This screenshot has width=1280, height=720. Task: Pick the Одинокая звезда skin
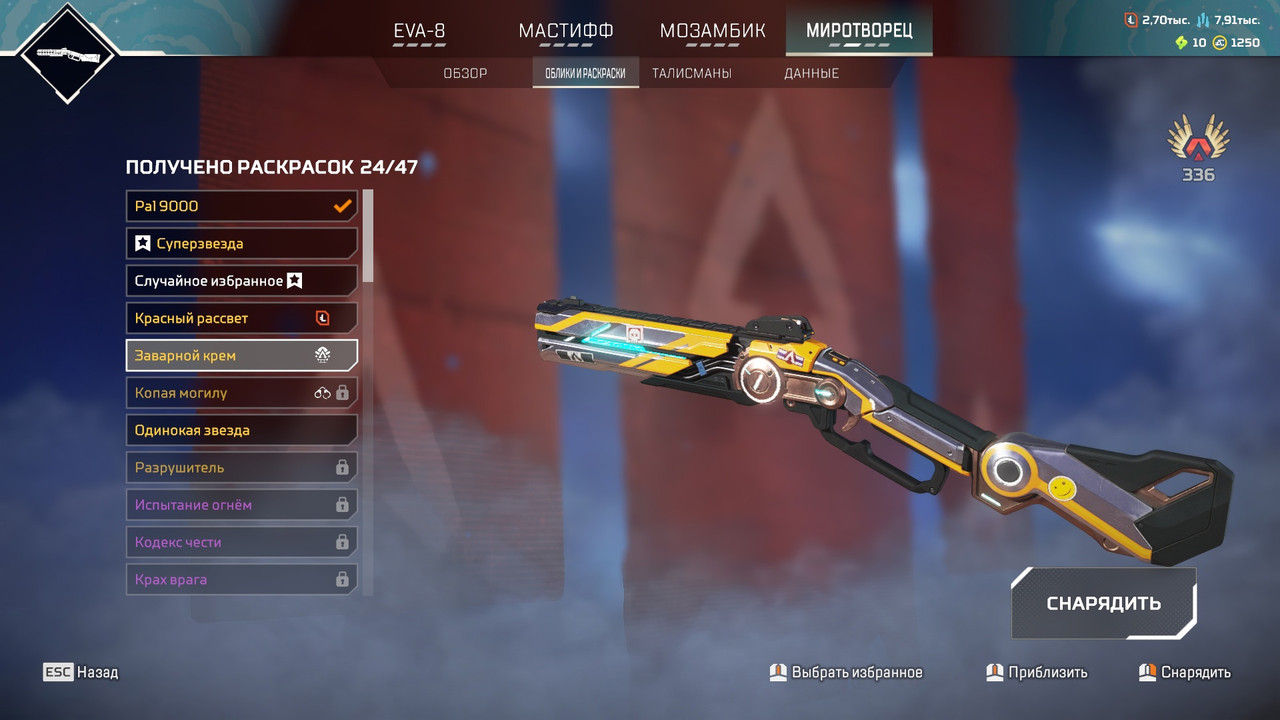pyautogui.click(x=242, y=430)
